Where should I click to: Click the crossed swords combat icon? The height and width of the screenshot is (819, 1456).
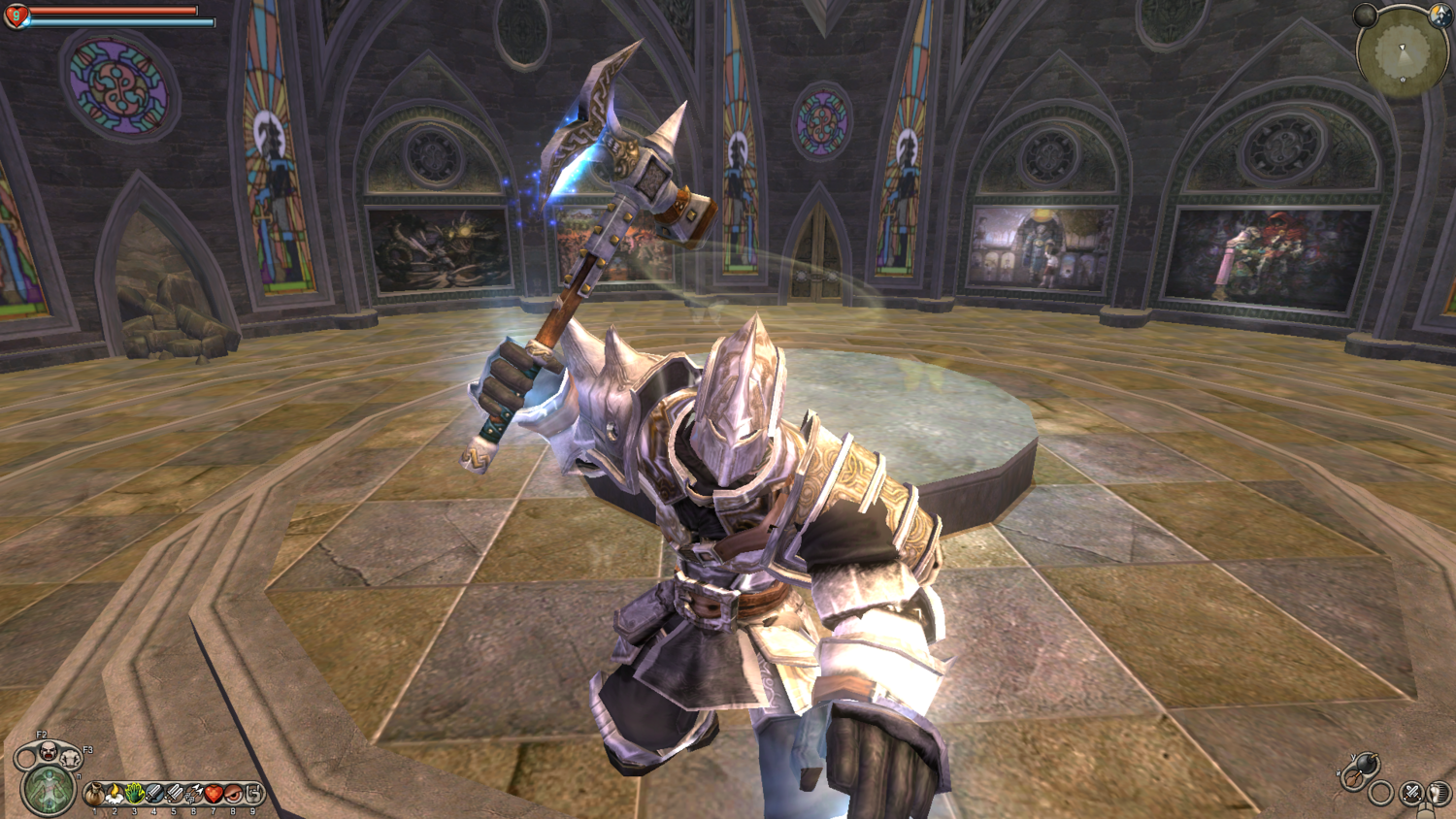1412,794
